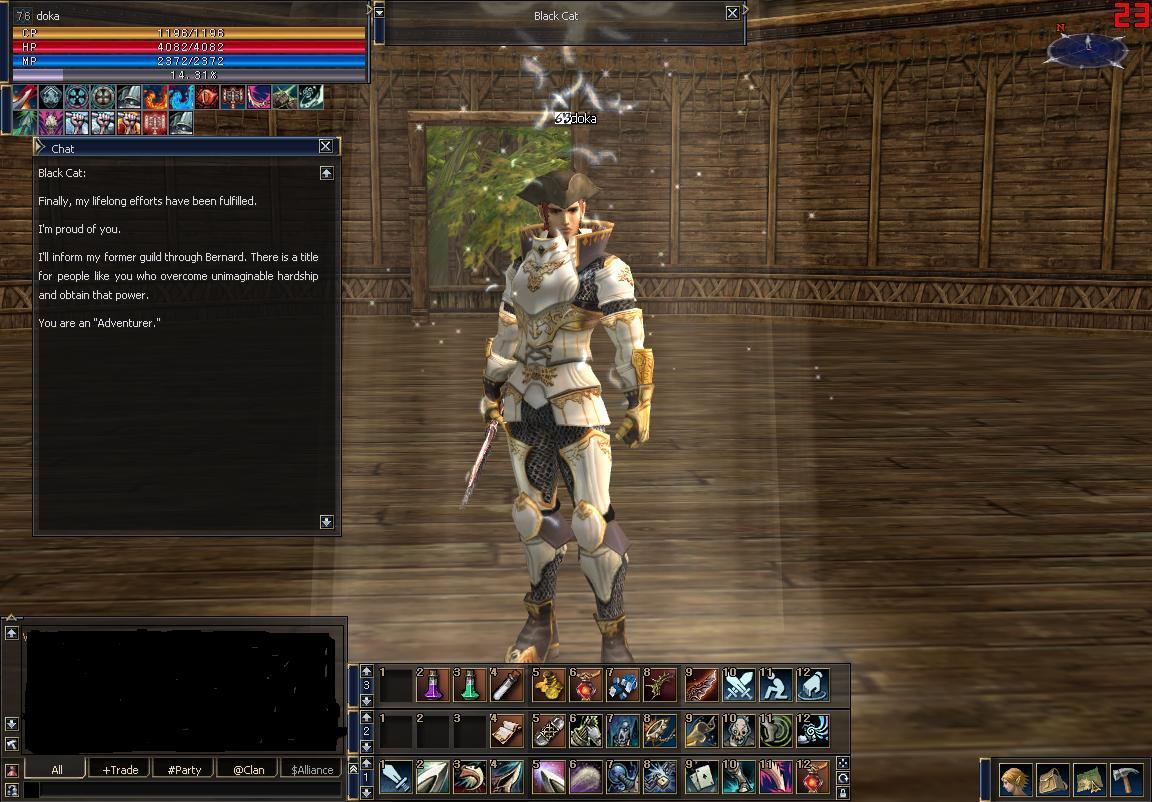Switch to the $Alliance chat tab
Image resolution: width=1152 pixels, height=802 pixels.
click(312, 769)
